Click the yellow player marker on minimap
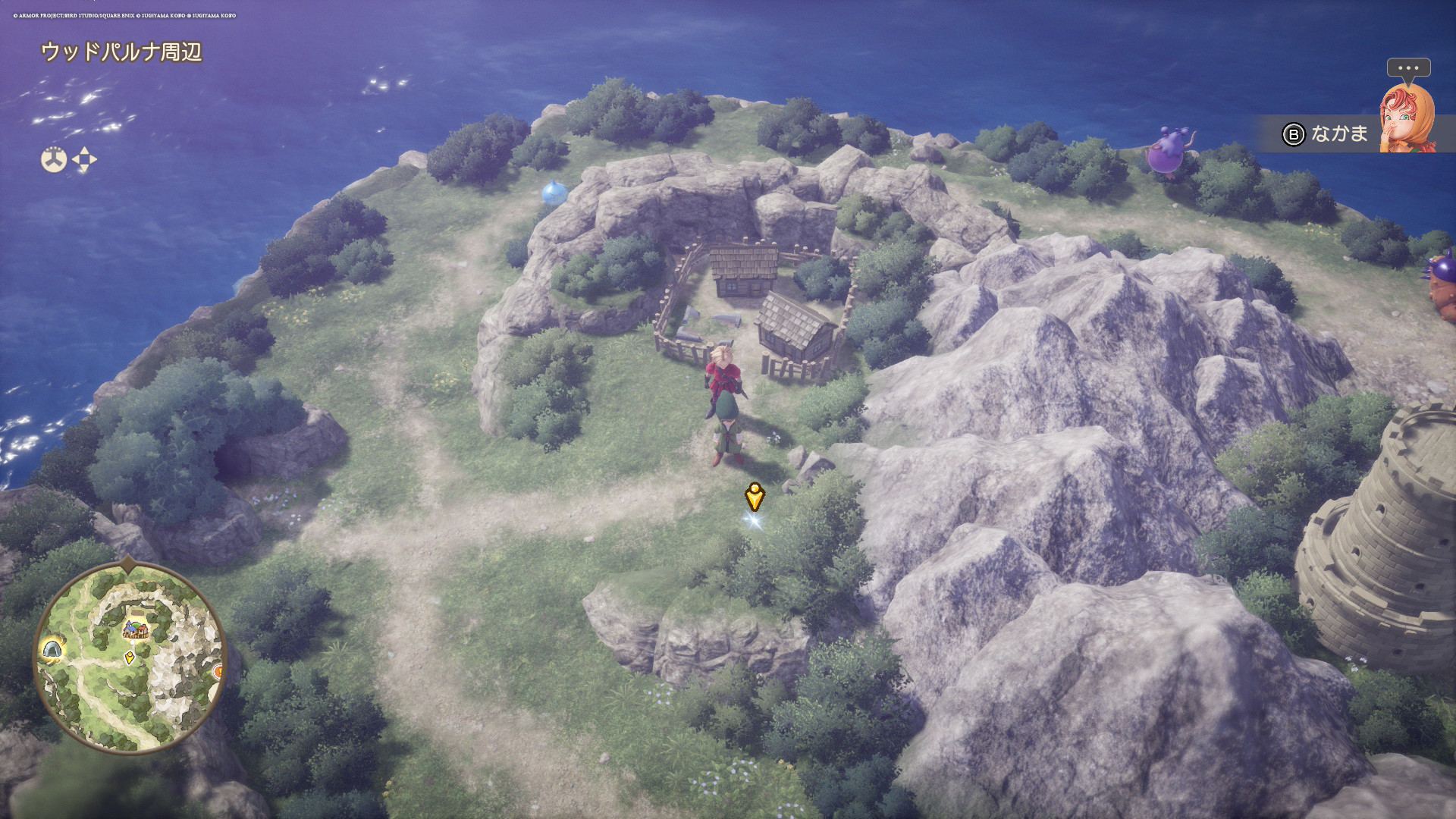 click(x=130, y=657)
